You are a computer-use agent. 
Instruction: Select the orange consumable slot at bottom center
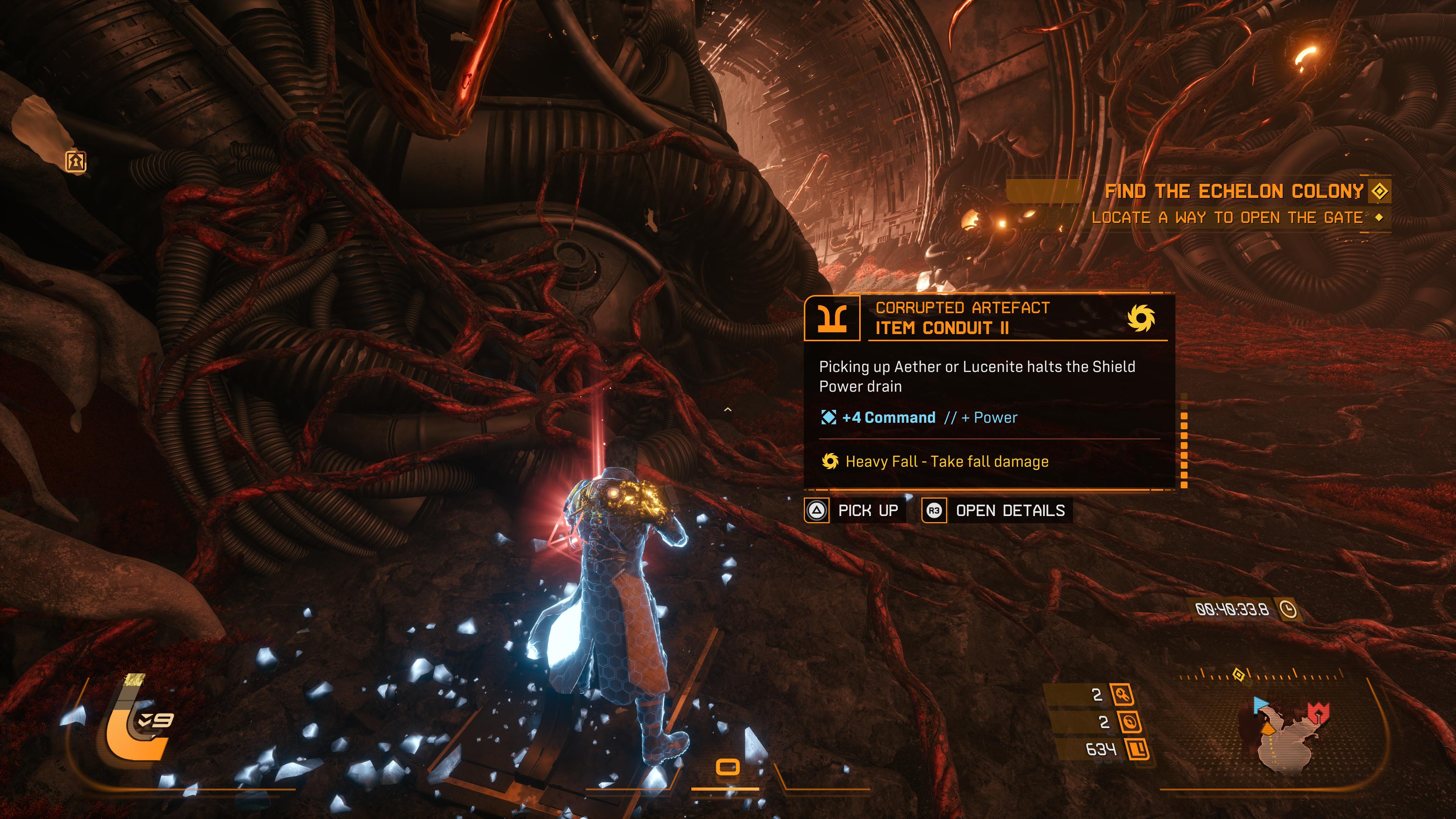728,767
